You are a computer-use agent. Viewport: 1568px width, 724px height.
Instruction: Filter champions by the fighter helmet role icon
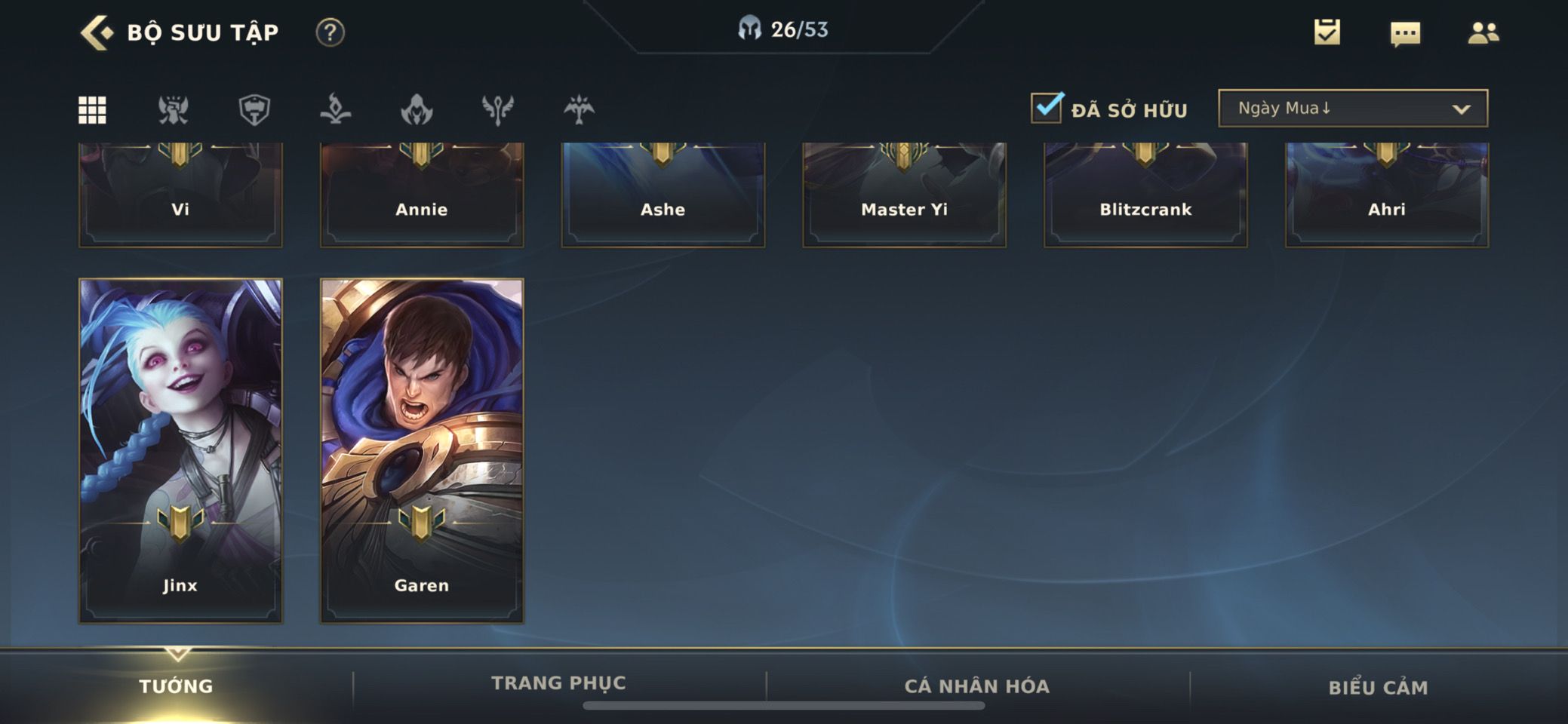[x=174, y=110]
